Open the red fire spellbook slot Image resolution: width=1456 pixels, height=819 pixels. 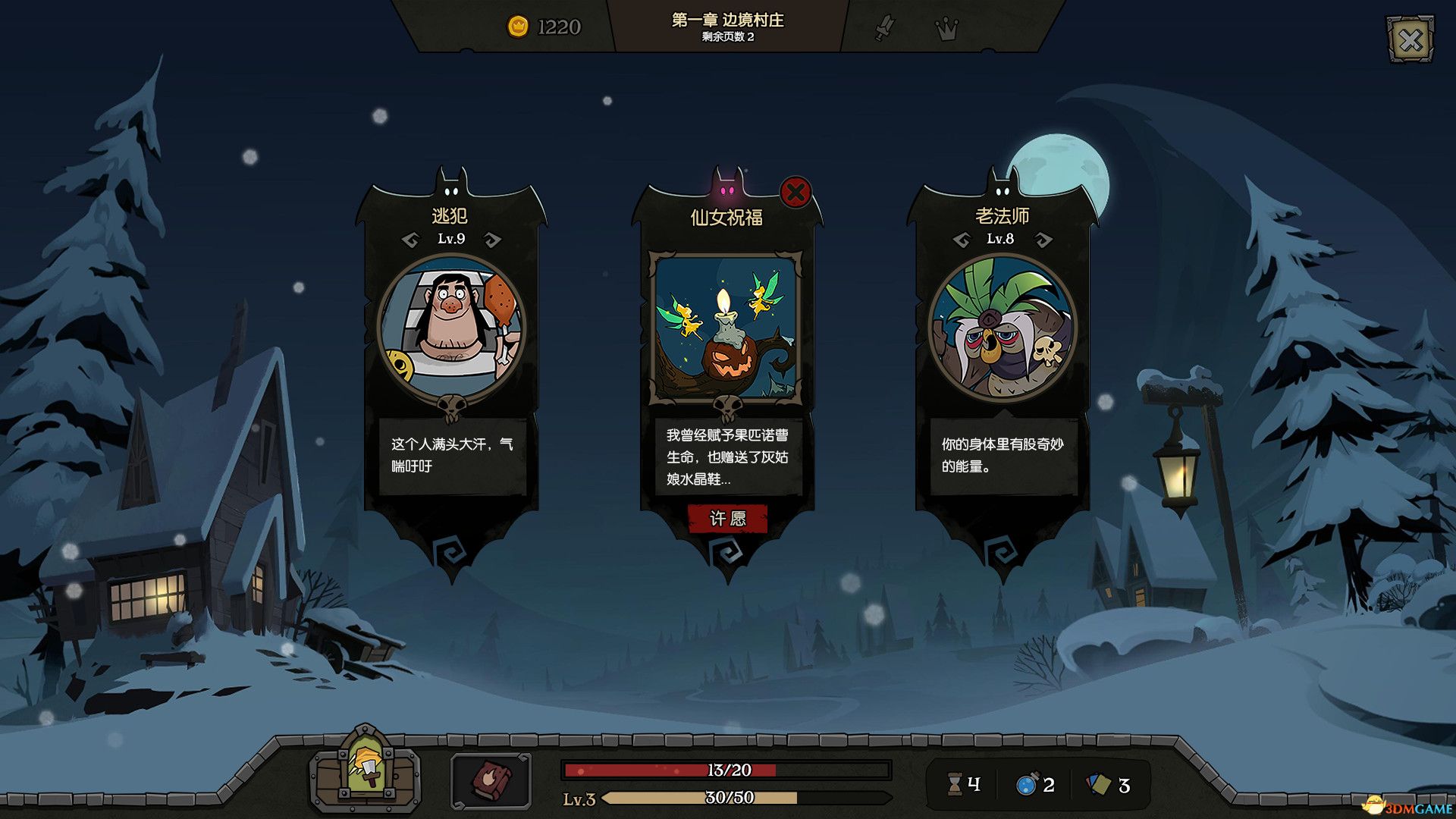(491, 780)
